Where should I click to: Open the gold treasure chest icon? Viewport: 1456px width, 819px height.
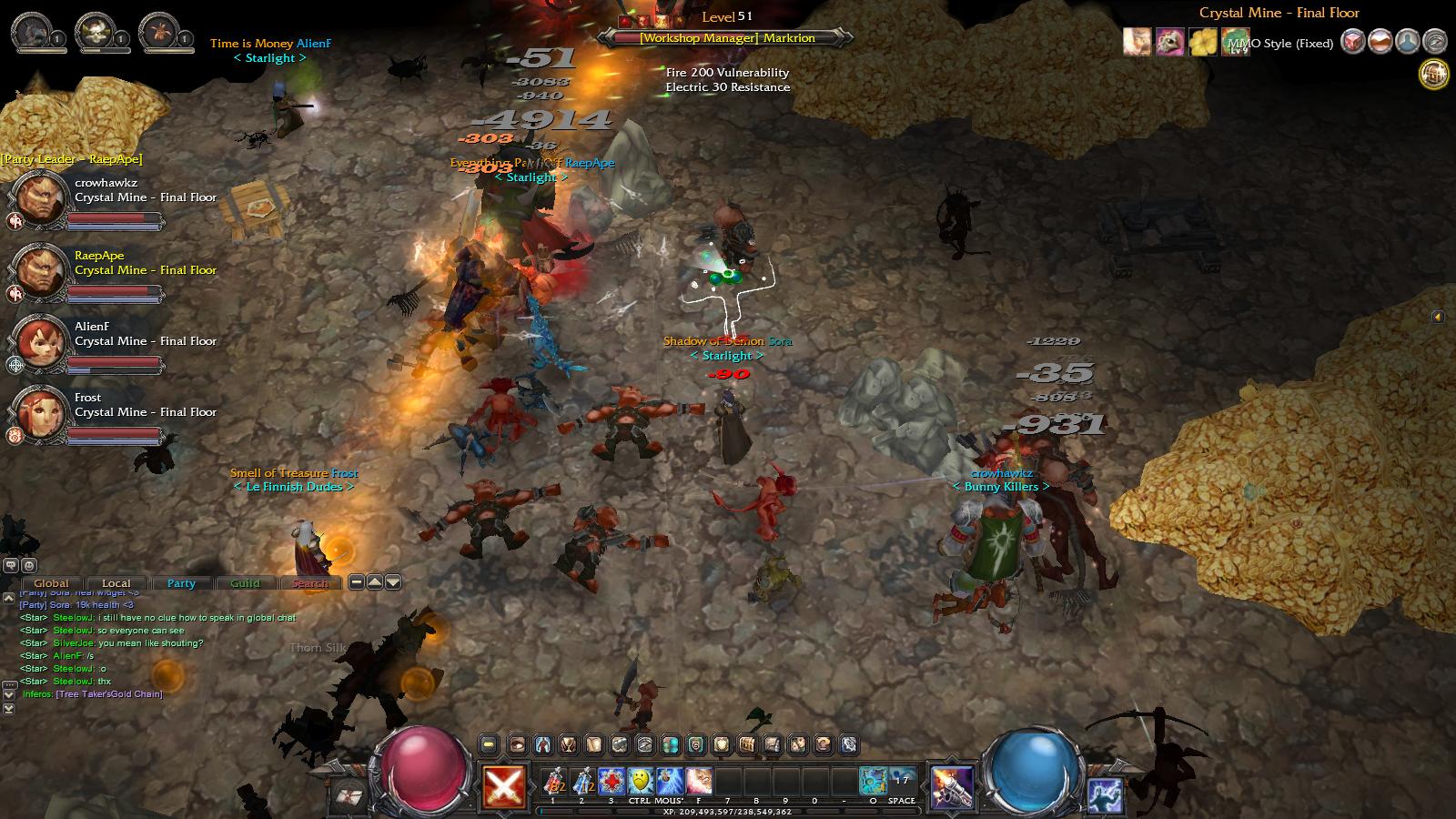pos(1434,74)
